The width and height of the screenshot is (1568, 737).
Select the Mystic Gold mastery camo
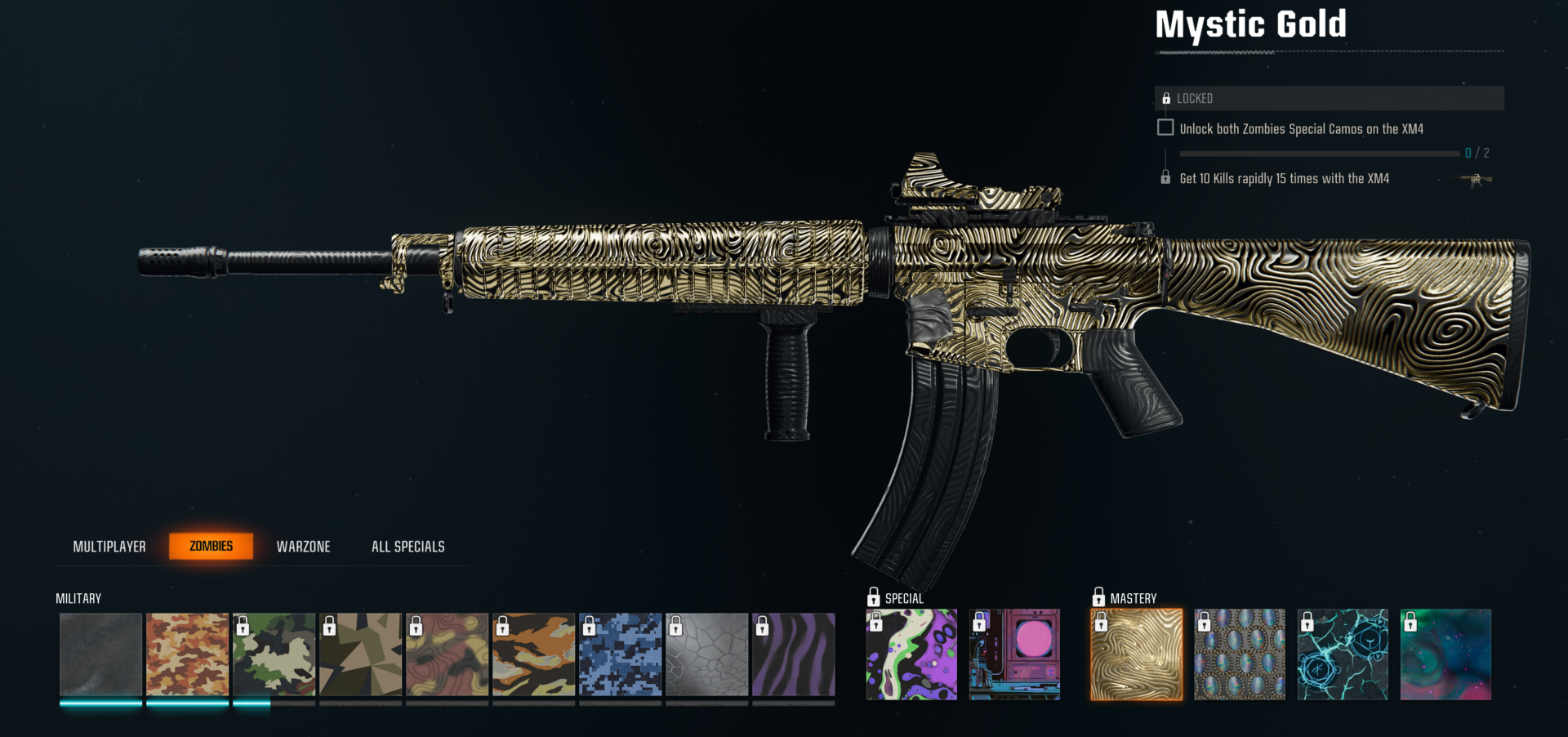pyautogui.click(x=1136, y=654)
